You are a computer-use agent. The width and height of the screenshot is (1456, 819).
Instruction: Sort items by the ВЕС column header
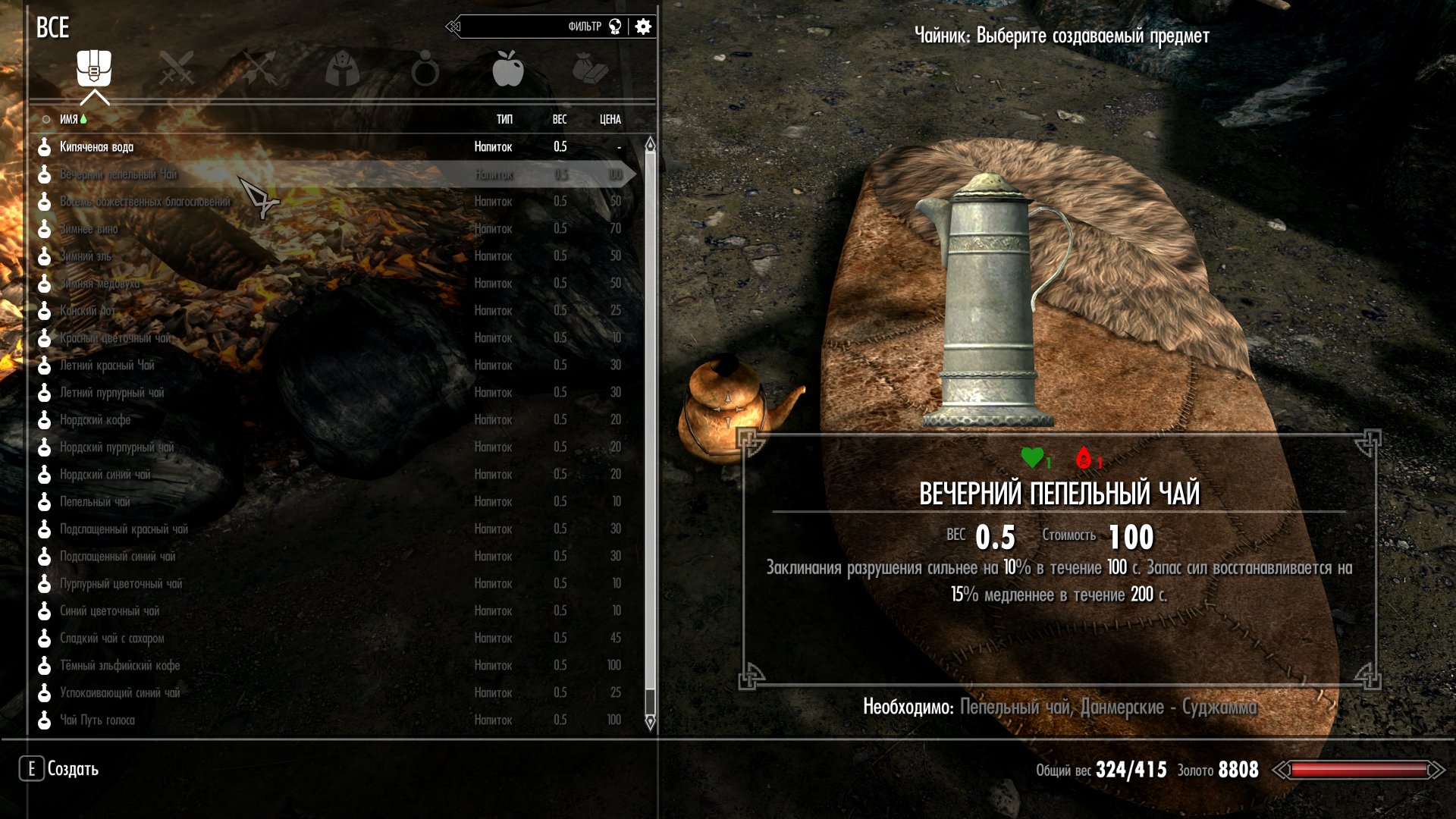560,120
